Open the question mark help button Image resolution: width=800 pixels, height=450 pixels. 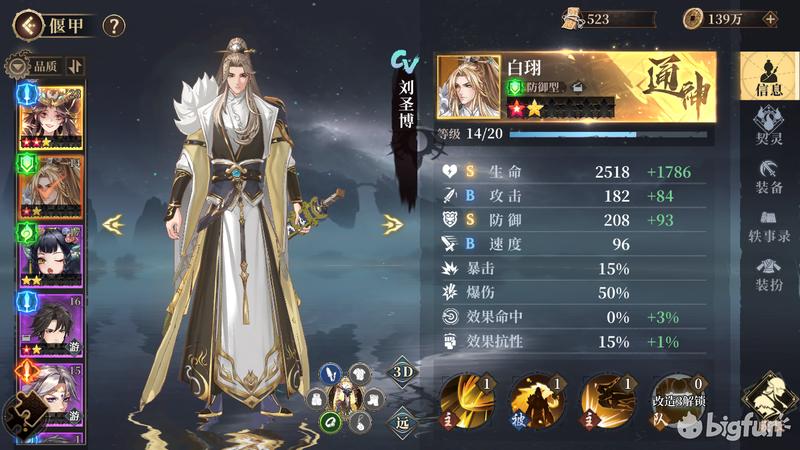click(114, 25)
